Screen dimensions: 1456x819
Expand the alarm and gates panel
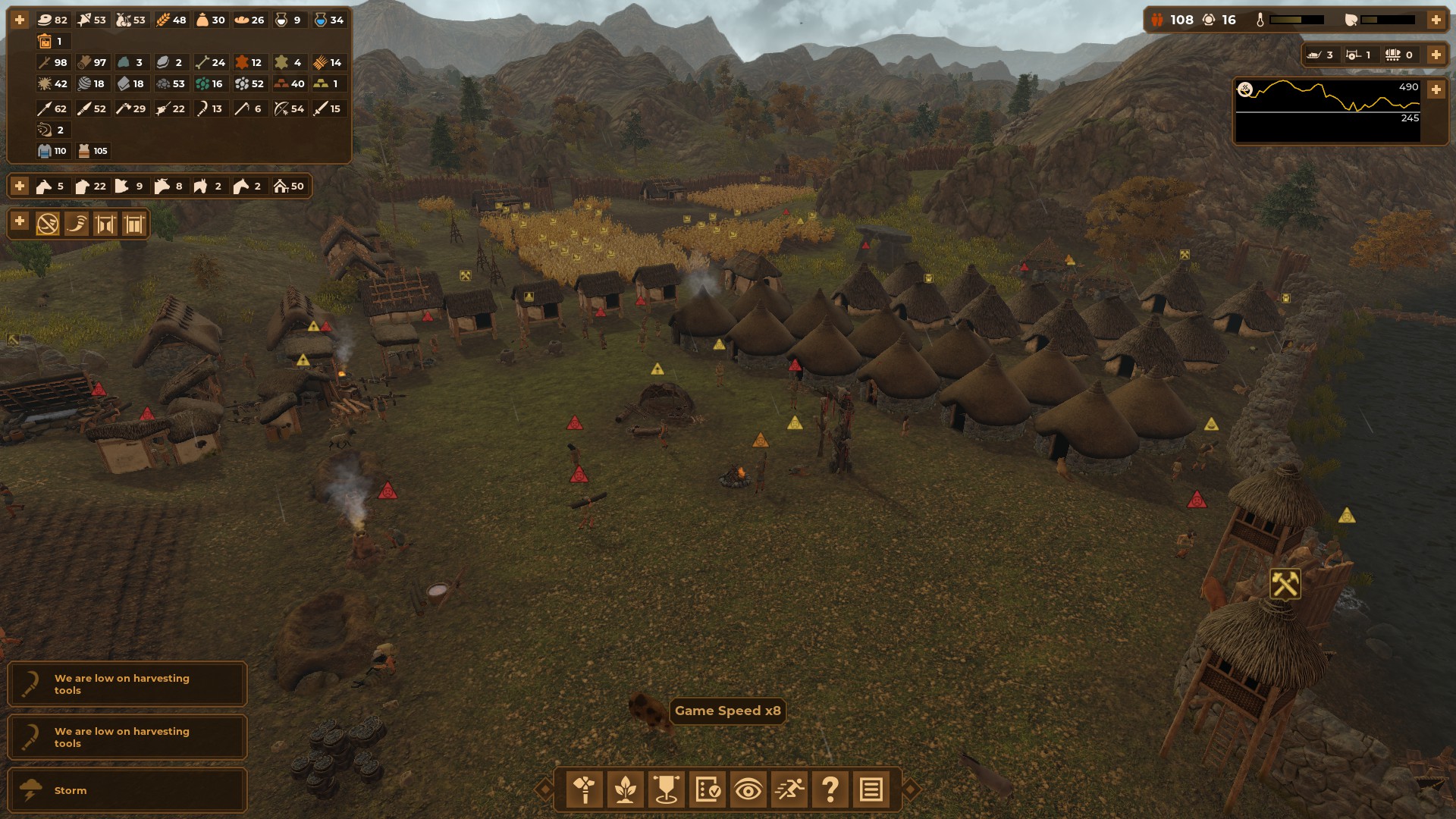tap(20, 222)
